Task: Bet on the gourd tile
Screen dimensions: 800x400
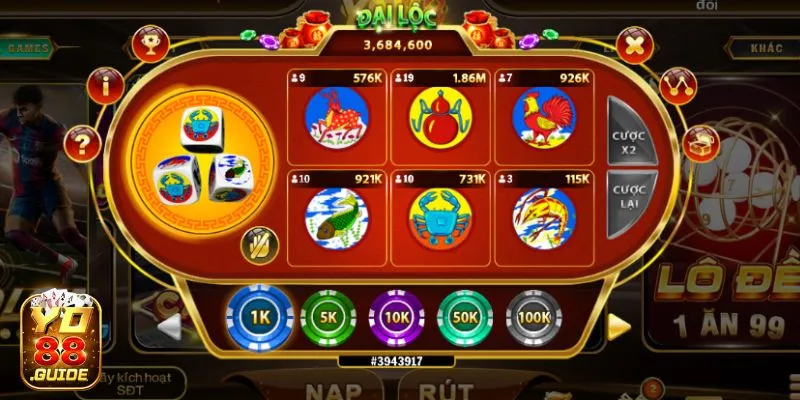Action: [x=439, y=118]
